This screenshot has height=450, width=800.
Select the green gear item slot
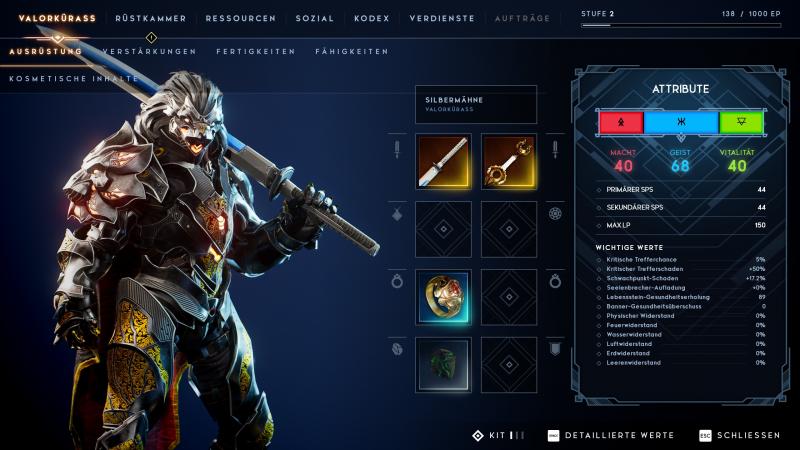[x=442, y=364]
